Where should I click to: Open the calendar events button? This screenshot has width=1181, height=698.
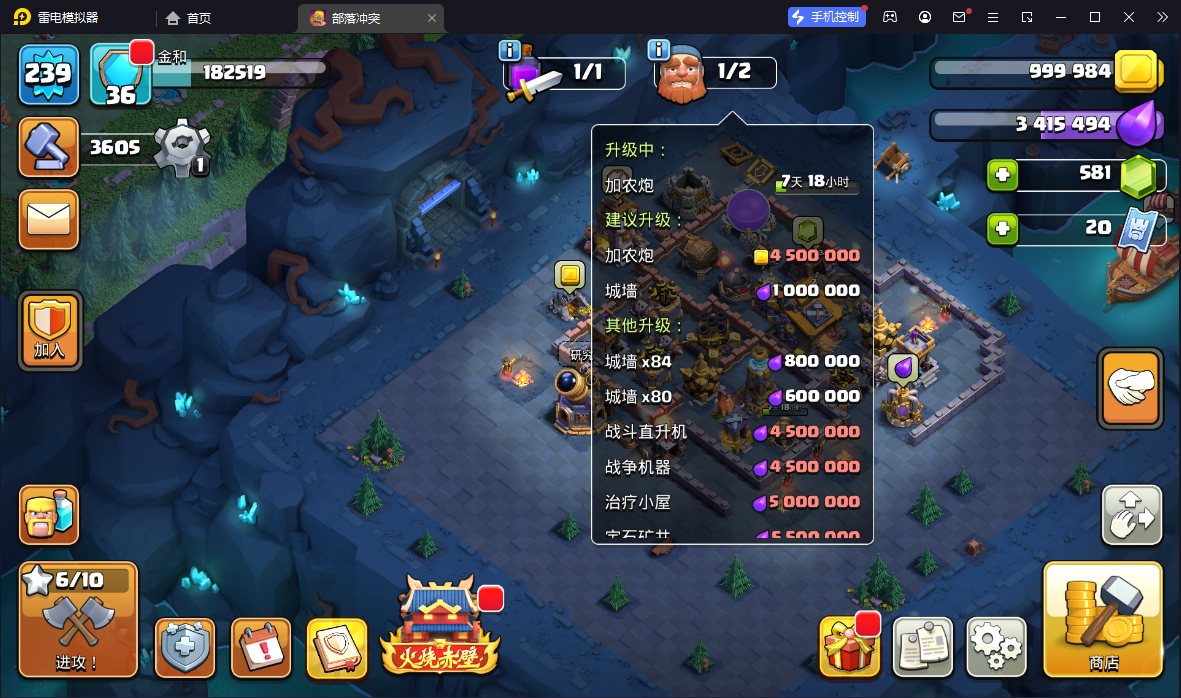coord(261,647)
